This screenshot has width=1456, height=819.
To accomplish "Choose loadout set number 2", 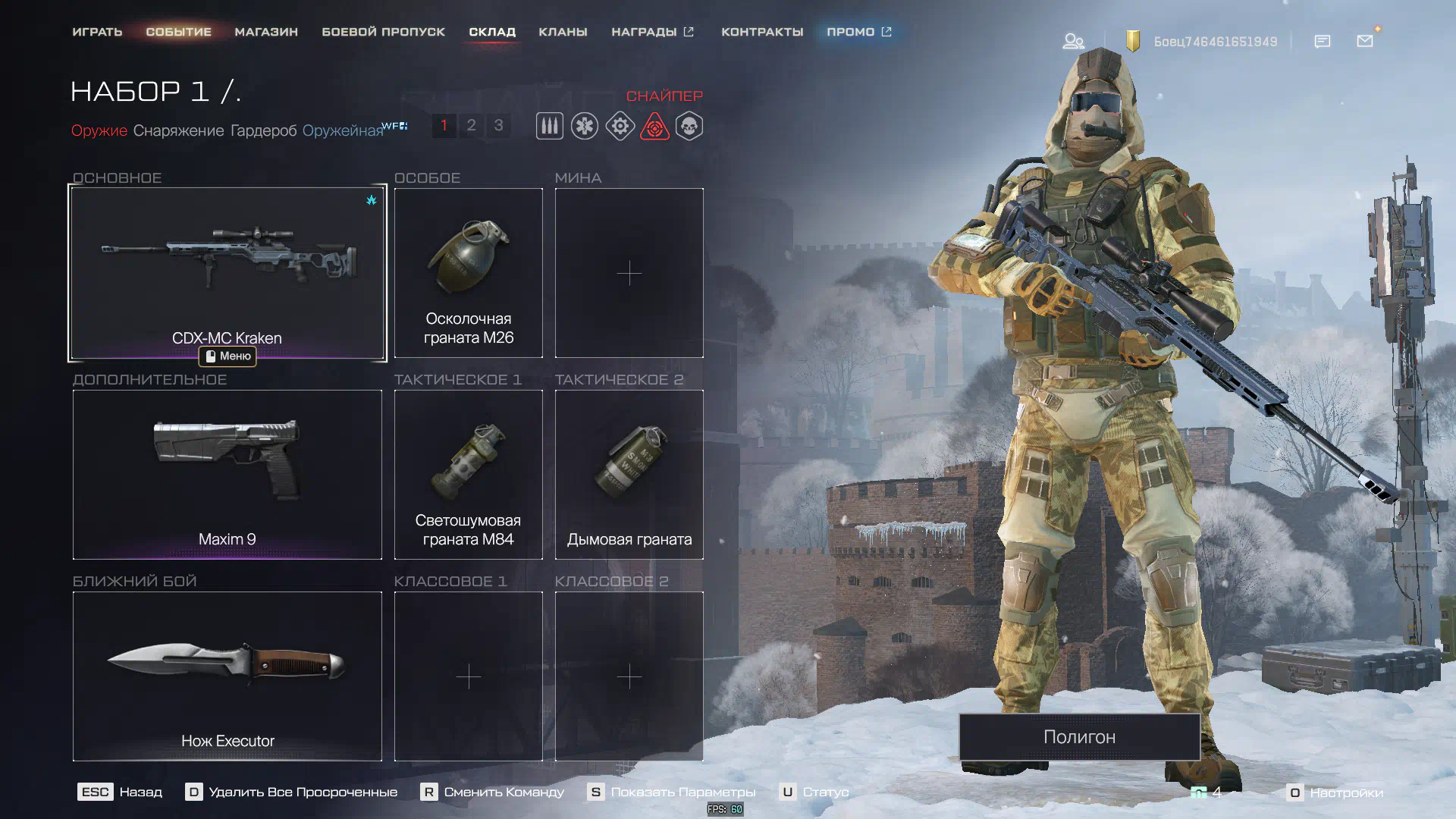I will tap(471, 125).
